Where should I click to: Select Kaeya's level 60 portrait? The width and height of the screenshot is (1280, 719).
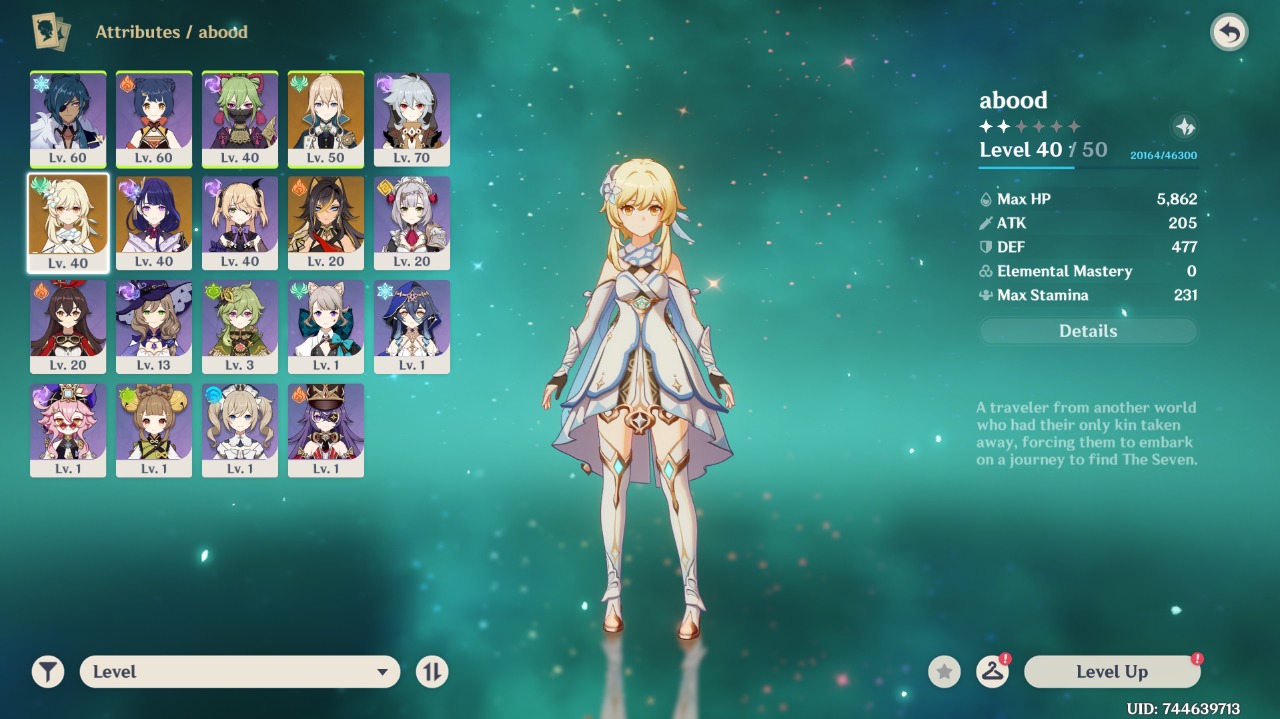pos(68,119)
